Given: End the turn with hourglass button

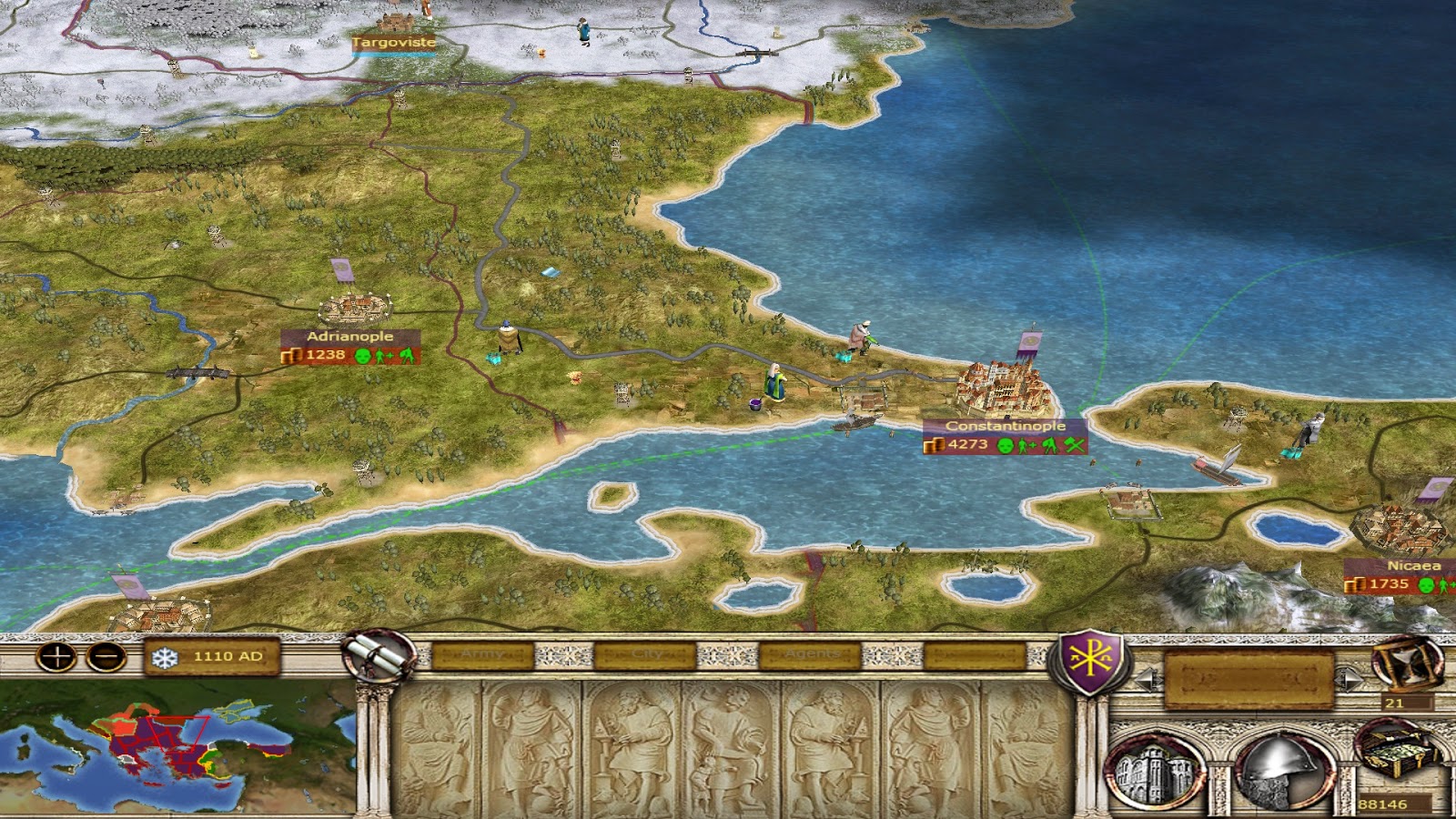Looking at the screenshot, I should tap(1407, 664).
